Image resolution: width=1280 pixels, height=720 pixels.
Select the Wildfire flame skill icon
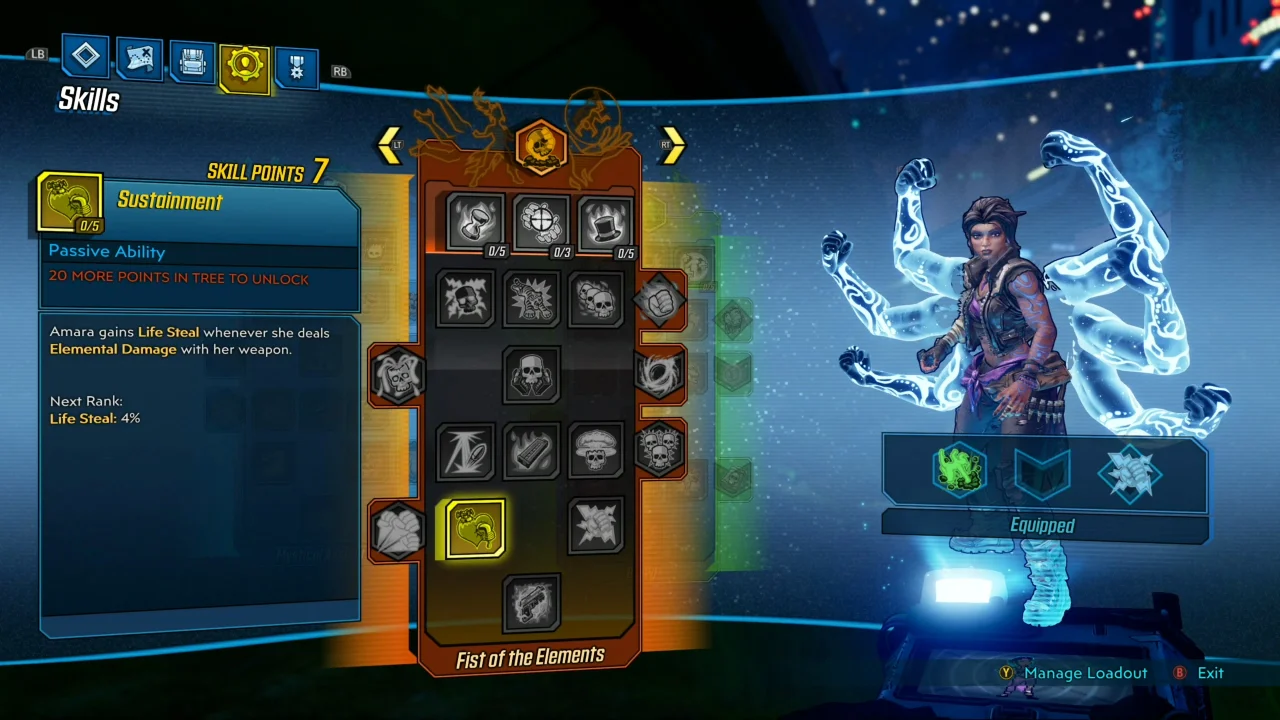pyautogui.click(x=531, y=450)
